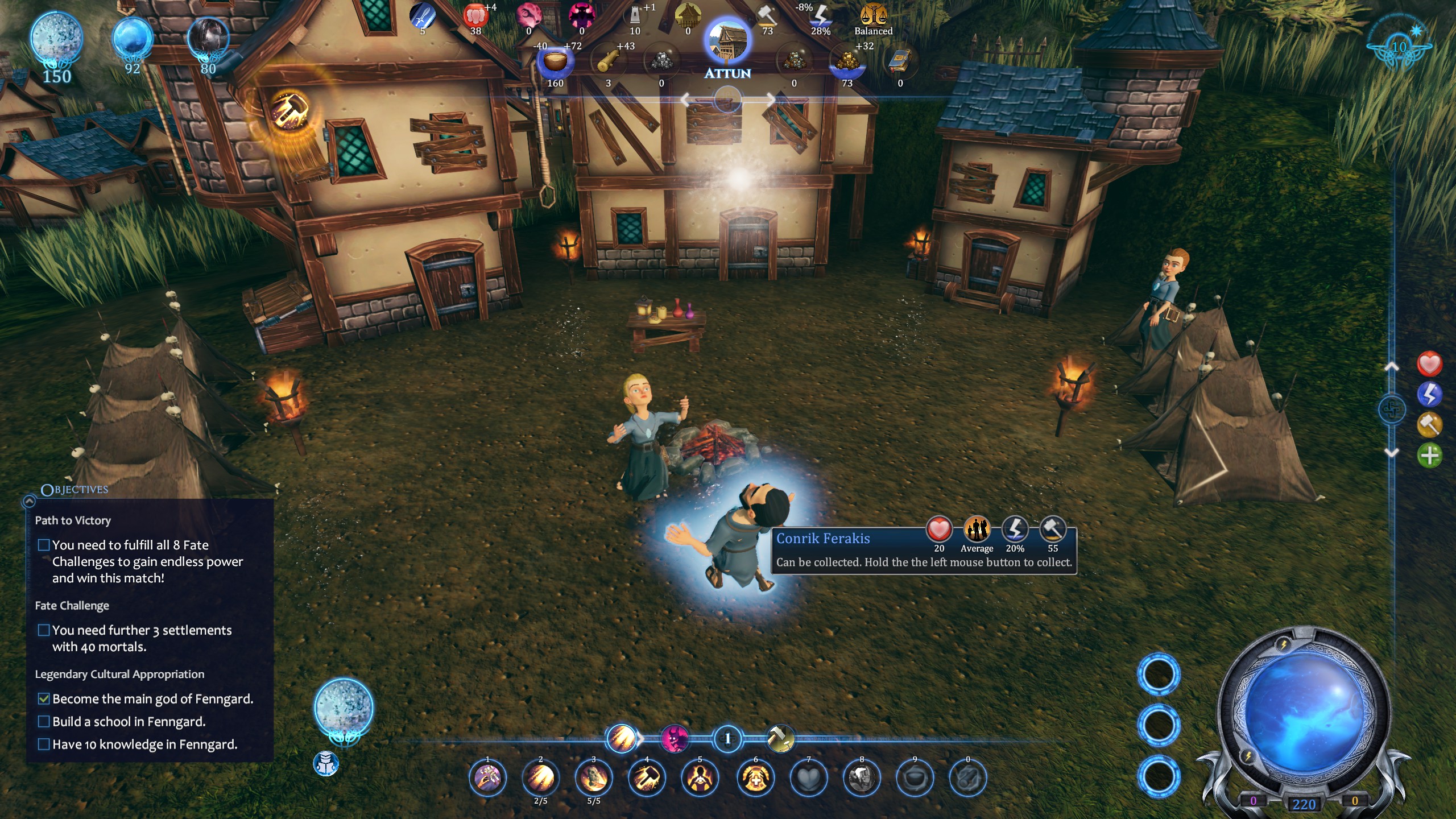Image resolution: width=1456 pixels, height=819 pixels.
Task: Activate the hammer strike ability in slot 4
Action: point(647,778)
